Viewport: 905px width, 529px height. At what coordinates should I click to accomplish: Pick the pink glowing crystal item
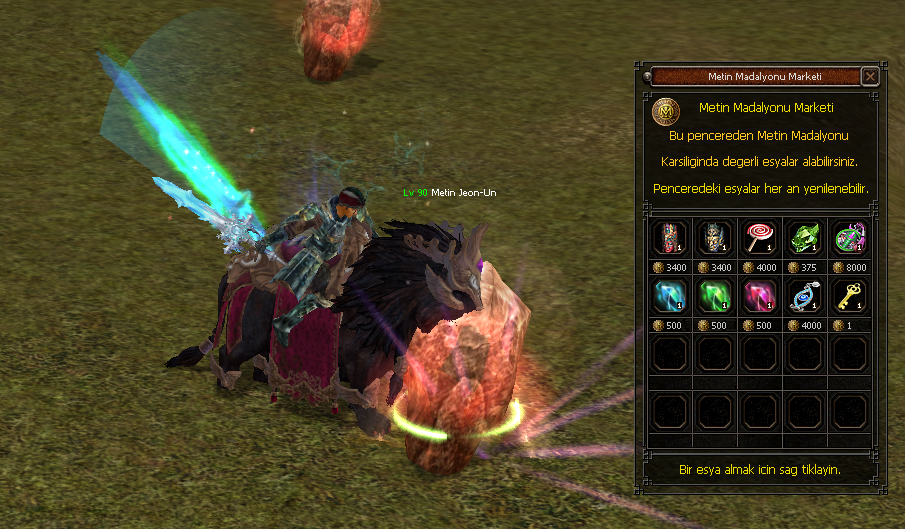[x=758, y=296]
